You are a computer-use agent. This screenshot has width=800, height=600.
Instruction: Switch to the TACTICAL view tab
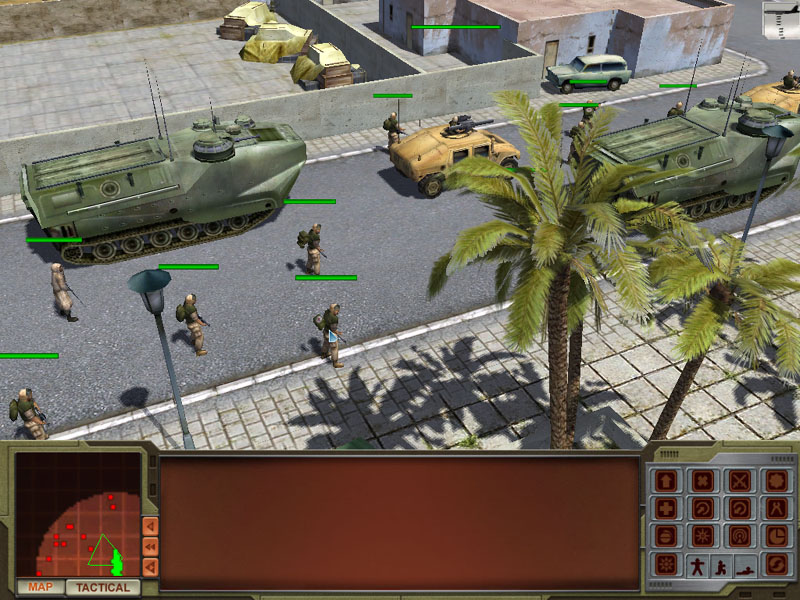(103, 587)
